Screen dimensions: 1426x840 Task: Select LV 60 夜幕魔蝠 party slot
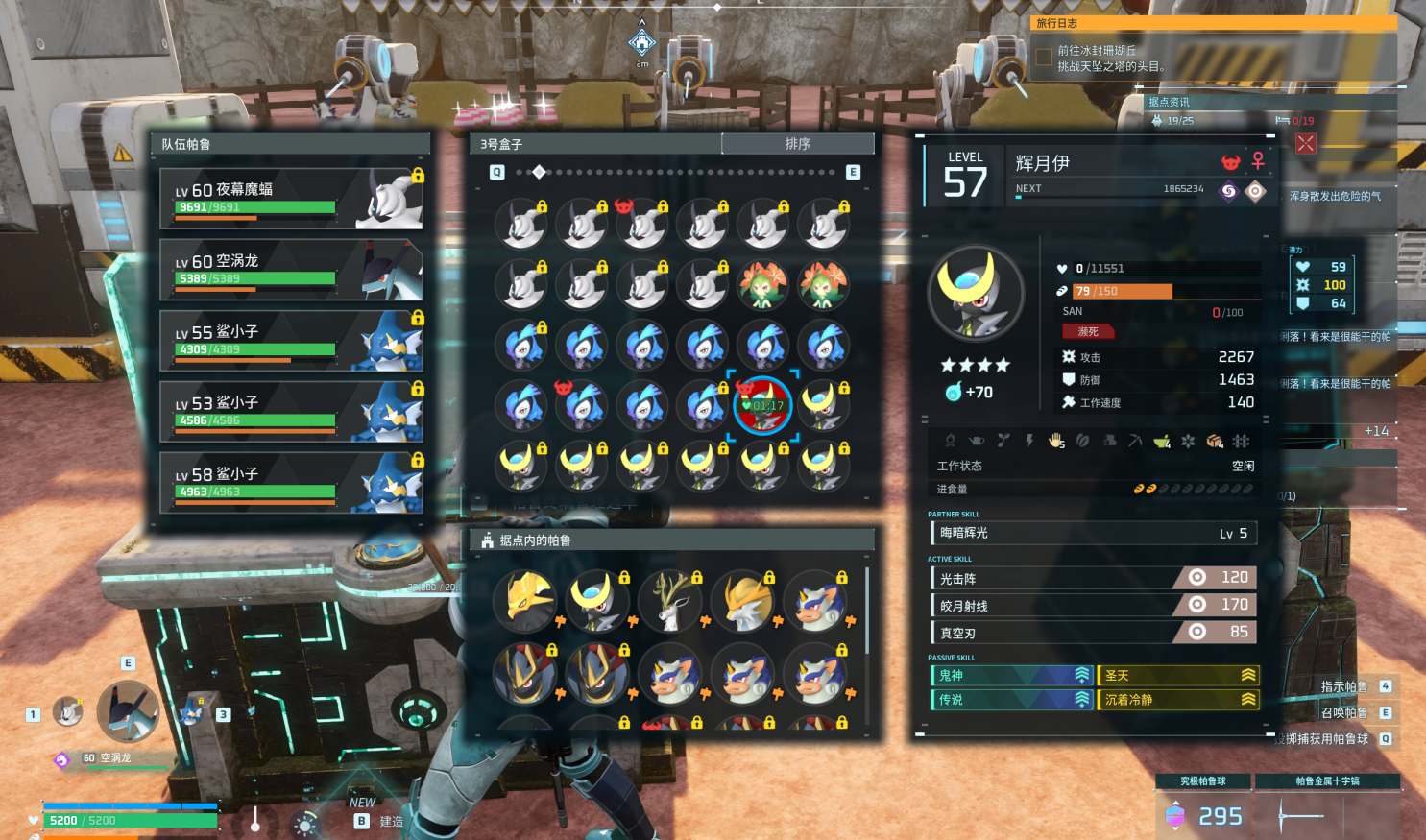292,199
